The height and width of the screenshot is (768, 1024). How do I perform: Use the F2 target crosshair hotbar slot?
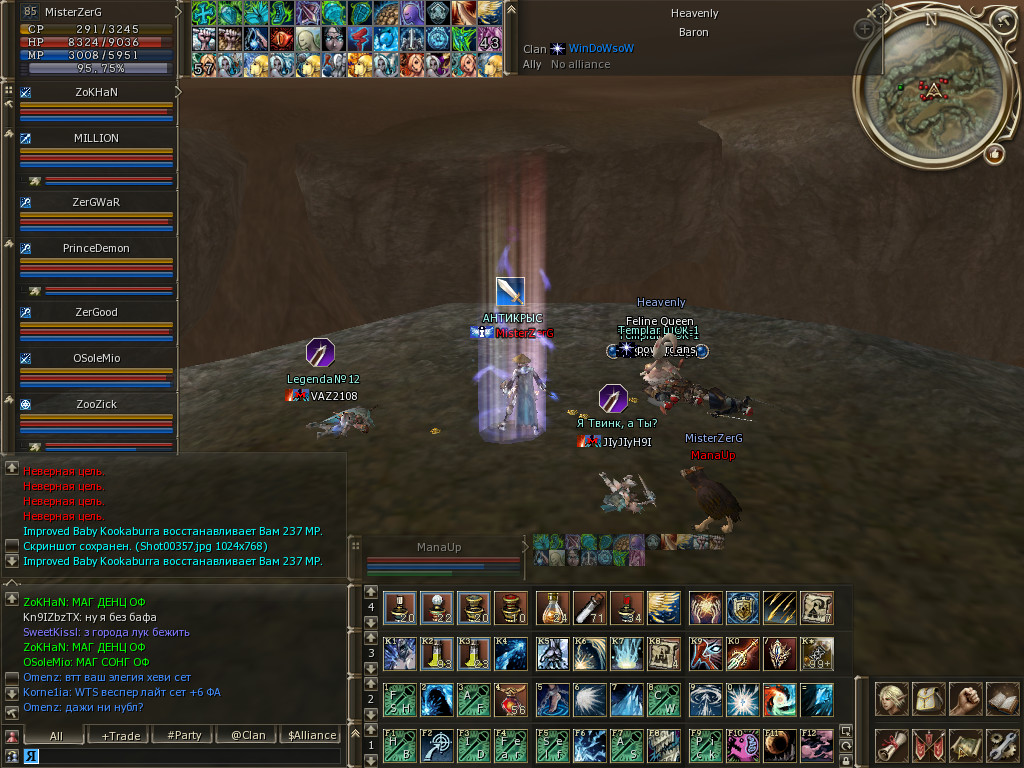click(x=437, y=745)
